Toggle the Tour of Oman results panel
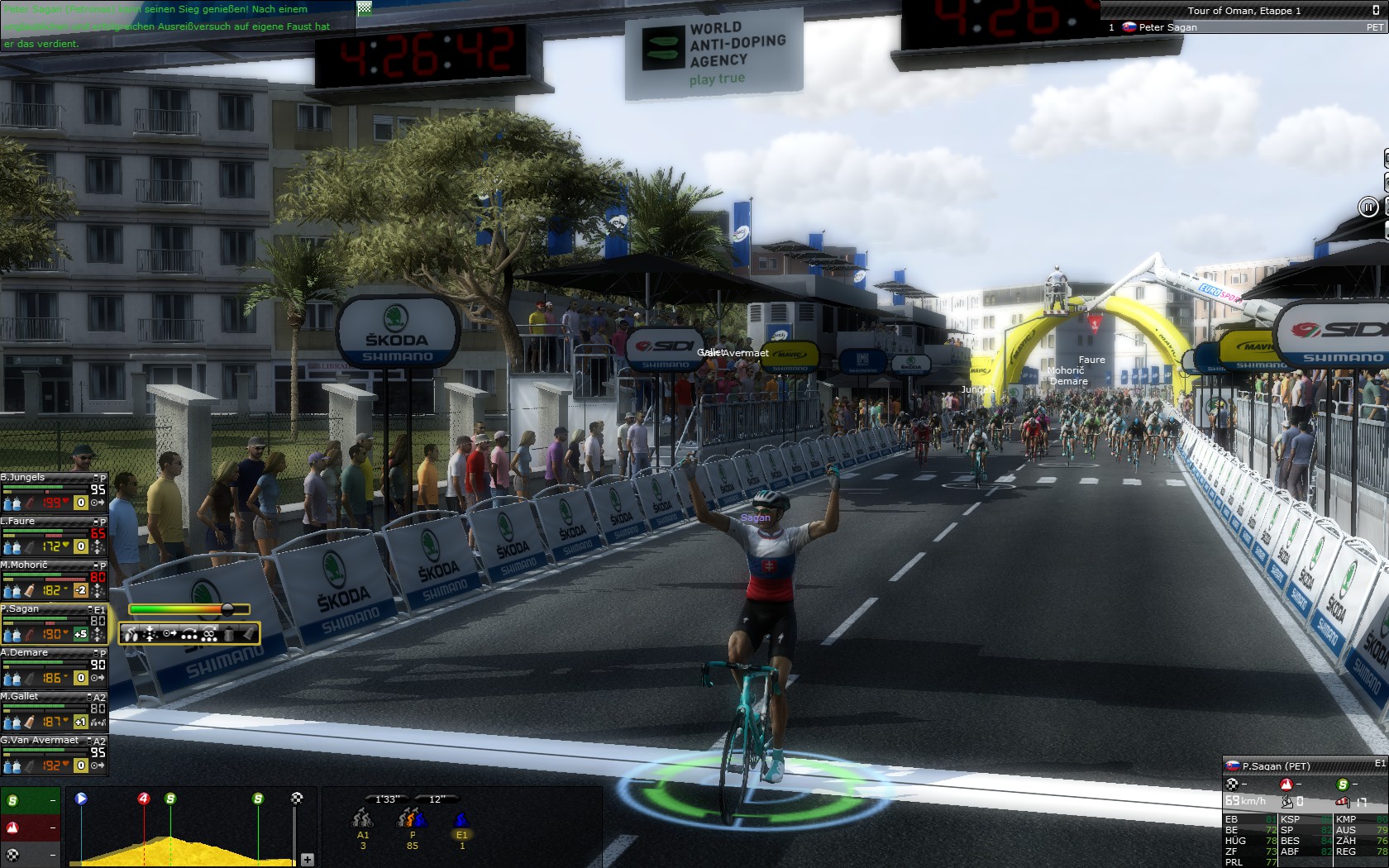 [1375, 10]
